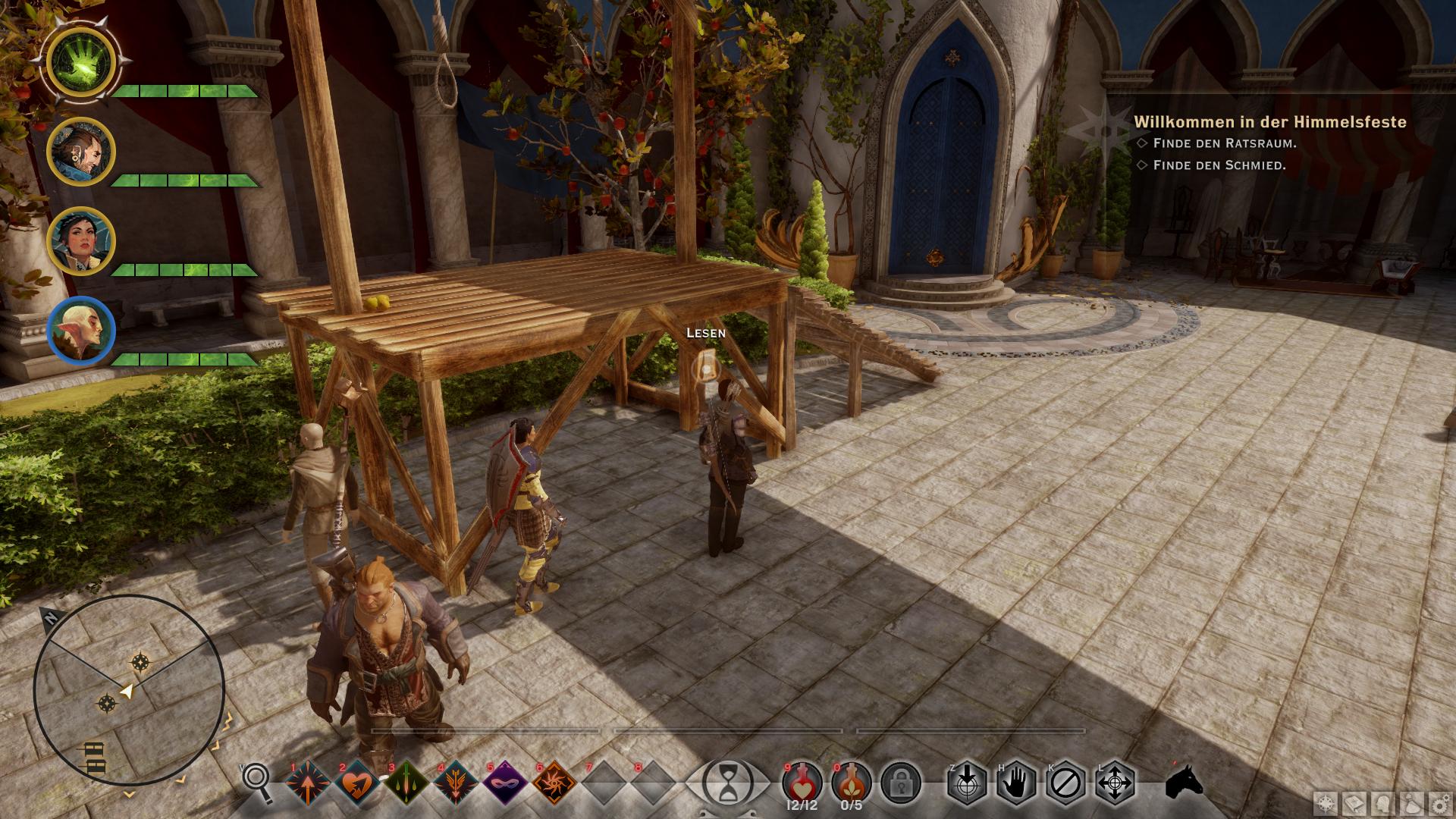Screen dimensions: 1456x819
Task: Open the journal book icon
Action: pos(1355,803)
